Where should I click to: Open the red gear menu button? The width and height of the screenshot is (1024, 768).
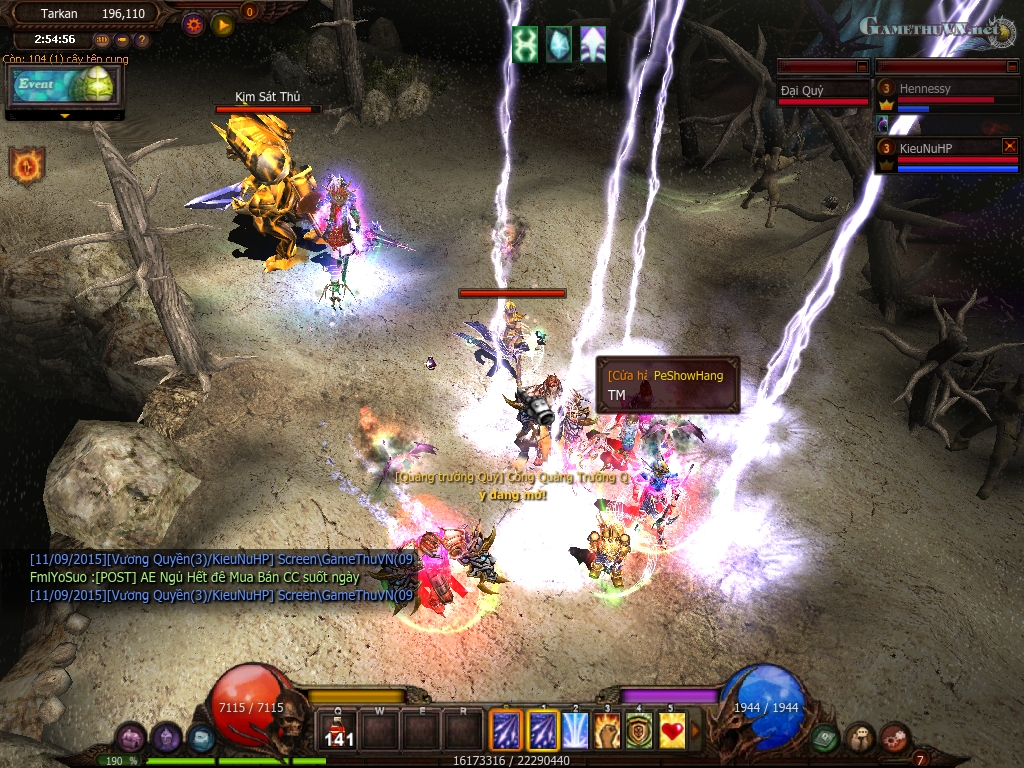point(895,738)
